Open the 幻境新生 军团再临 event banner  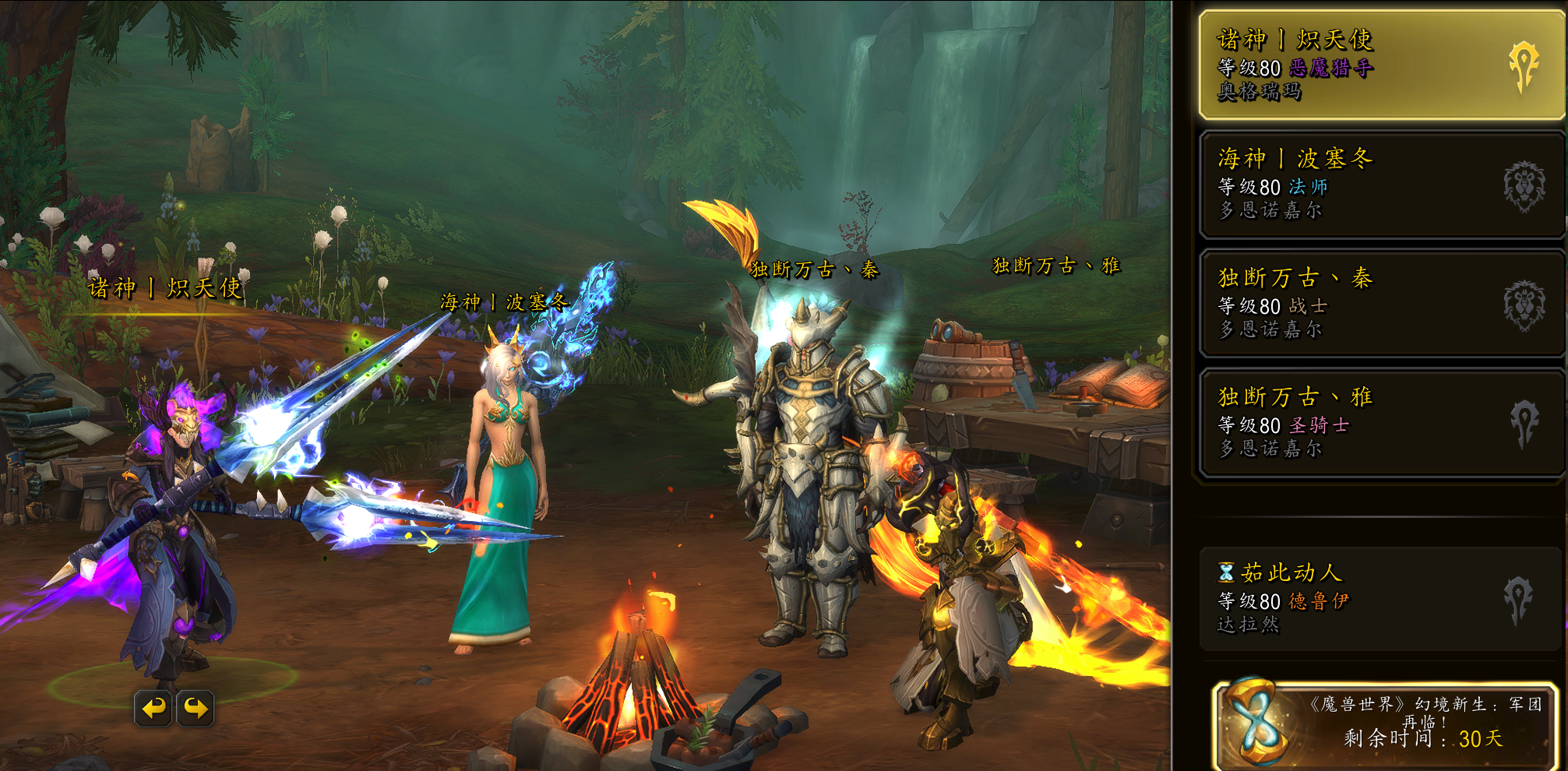[x=1387, y=724]
